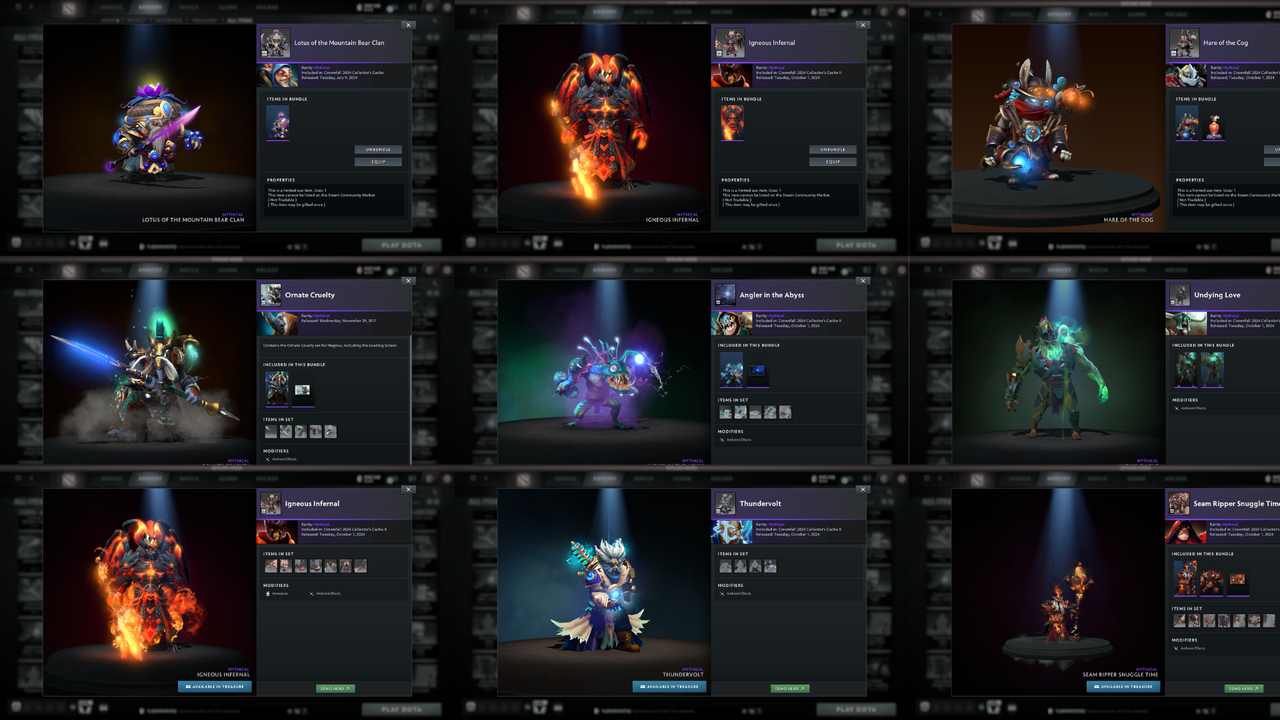
Task: Open the HEROES tab in the top bar
Action: click(x=111, y=6)
